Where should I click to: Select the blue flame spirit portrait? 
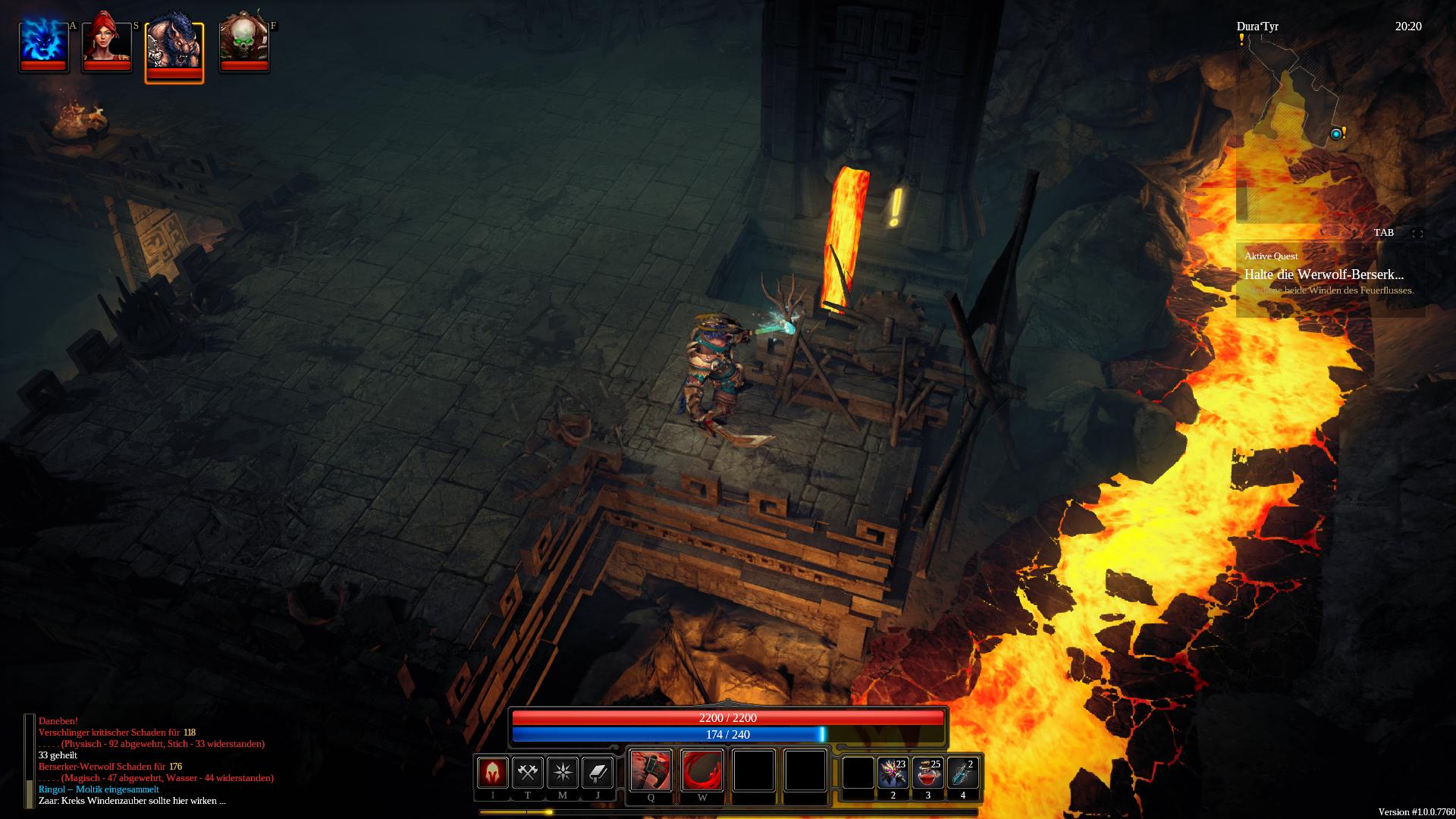[44, 43]
